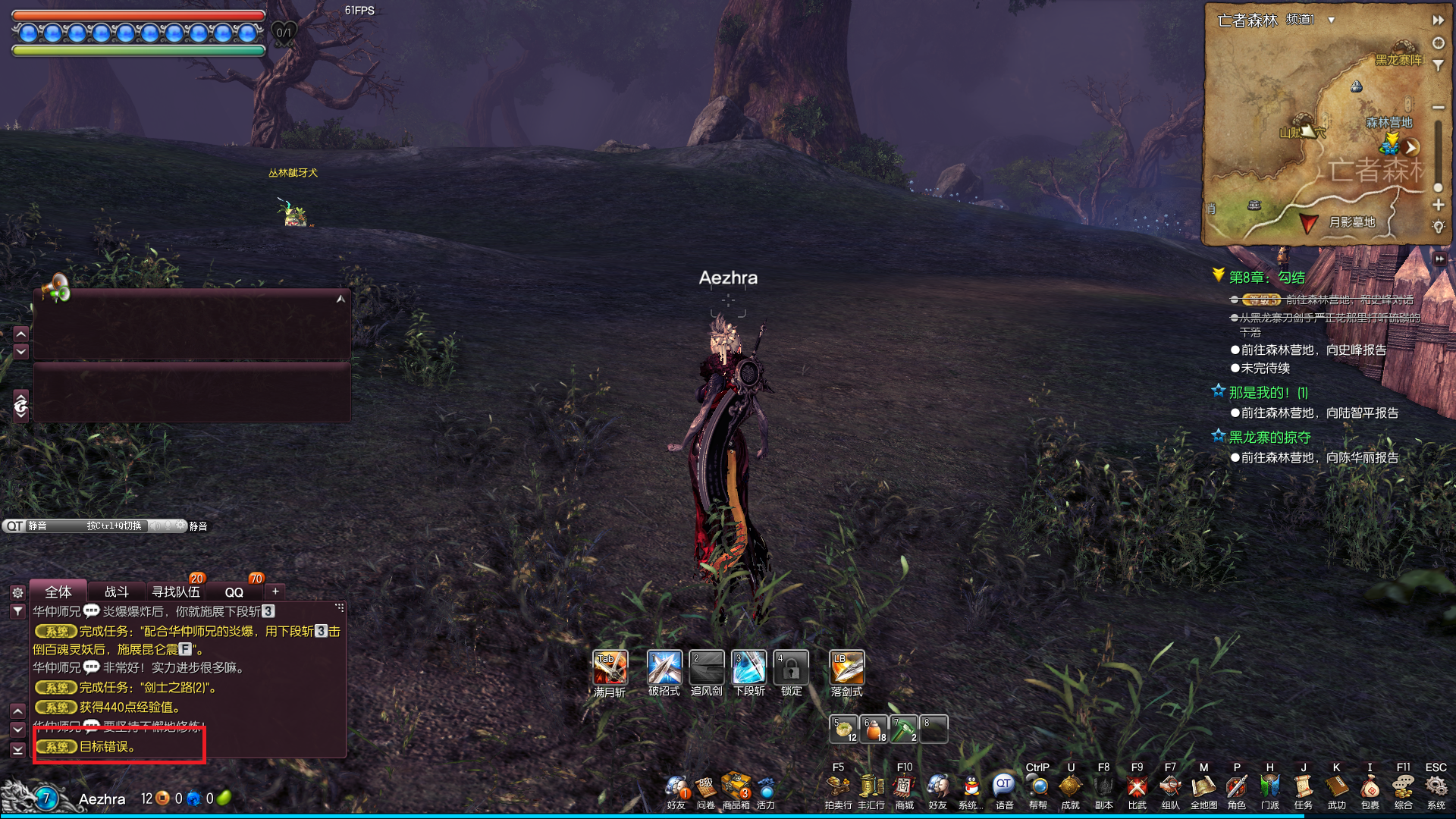
Task: Open the 拍卖行 auction house
Action: (838, 787)
